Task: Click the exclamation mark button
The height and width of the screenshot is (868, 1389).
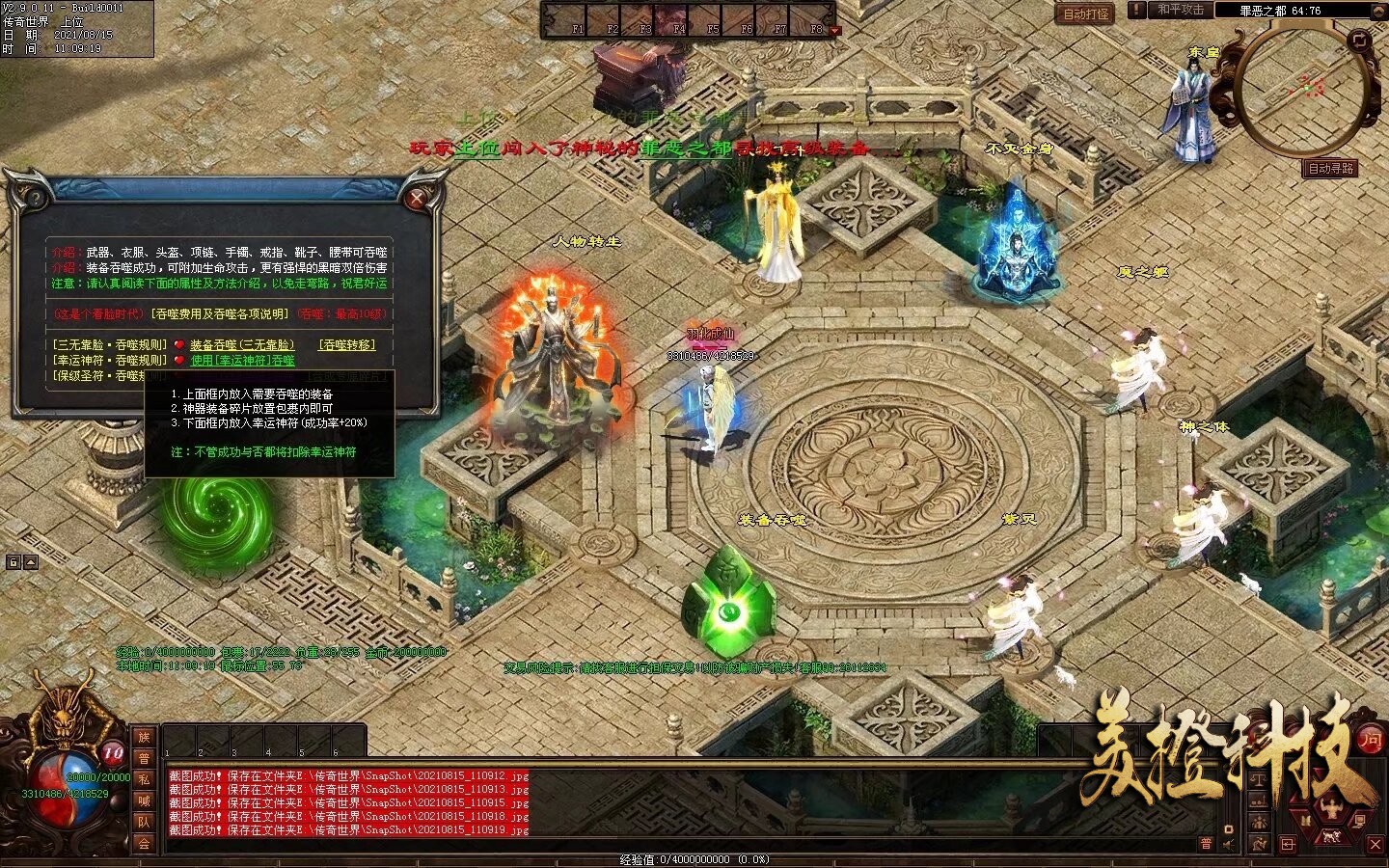Action: point(1138,10)
